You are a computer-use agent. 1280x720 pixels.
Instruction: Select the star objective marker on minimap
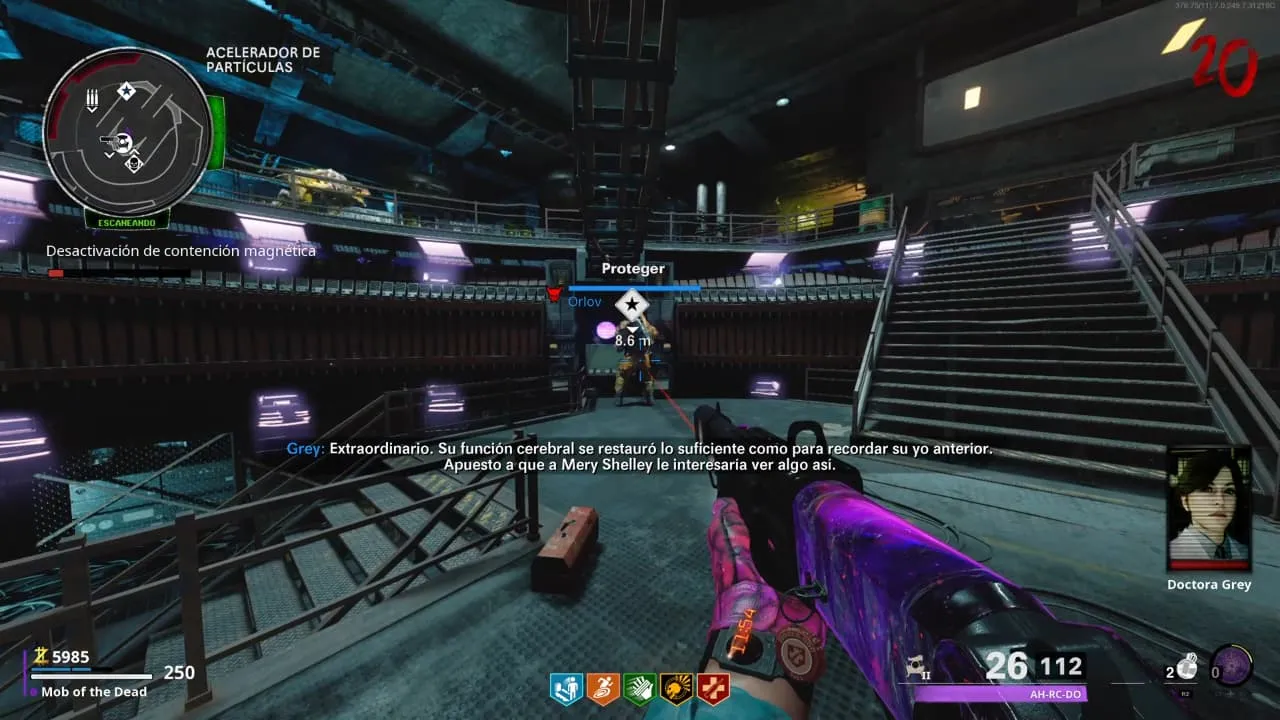[126, 92]
